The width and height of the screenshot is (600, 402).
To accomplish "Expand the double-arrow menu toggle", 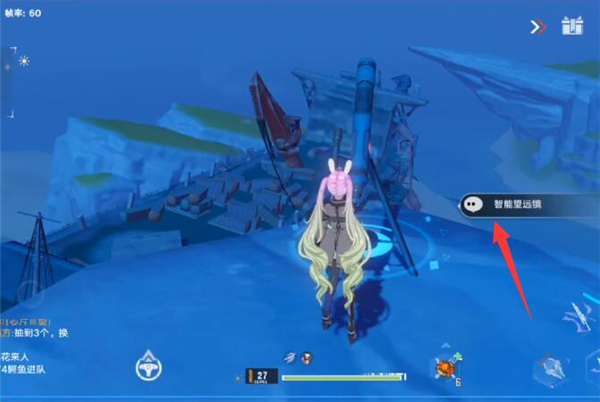I will click(539, 27).
